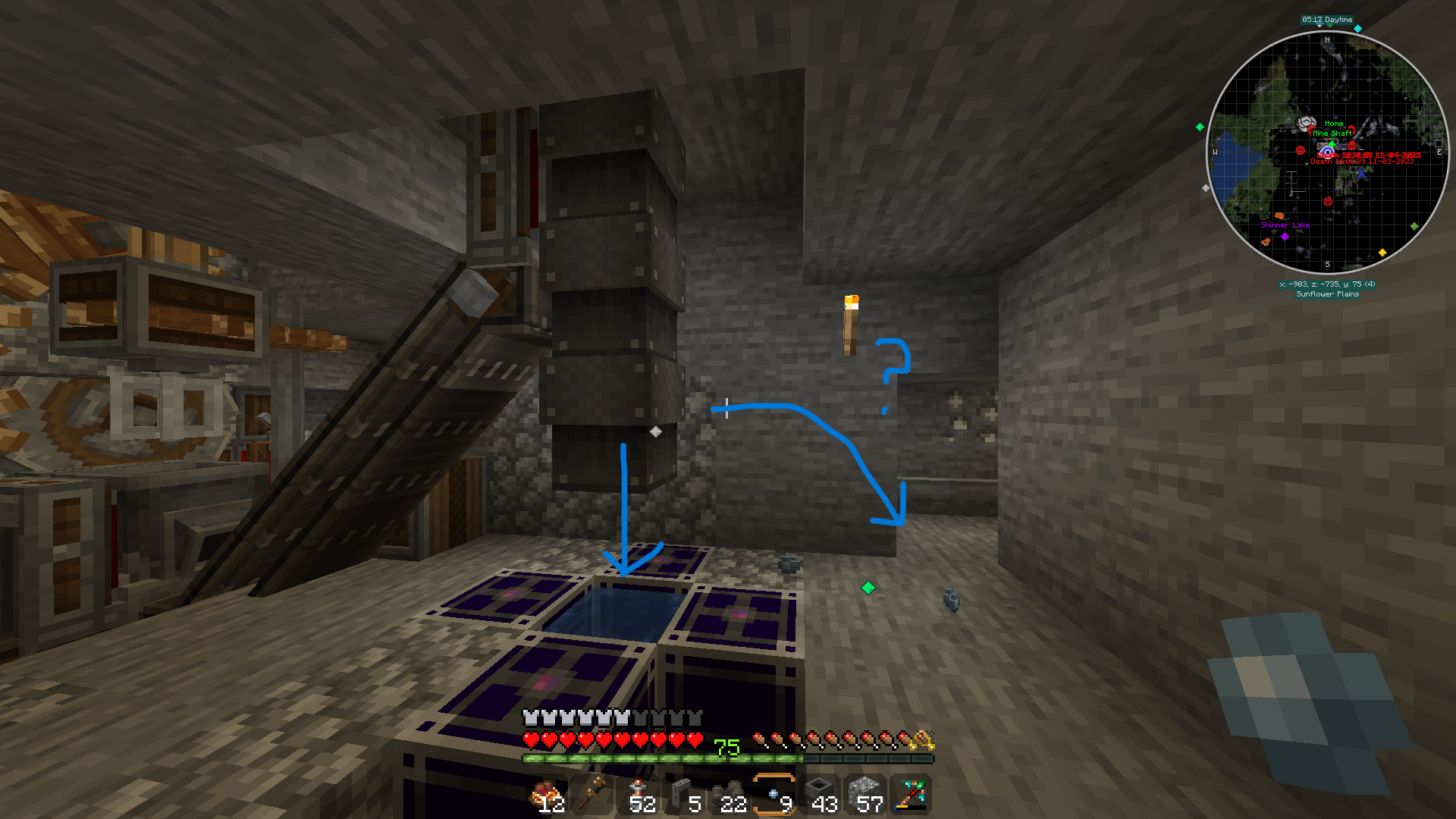Click the Mine Shaft waypoint on the minimap

tap(1331, 132)
